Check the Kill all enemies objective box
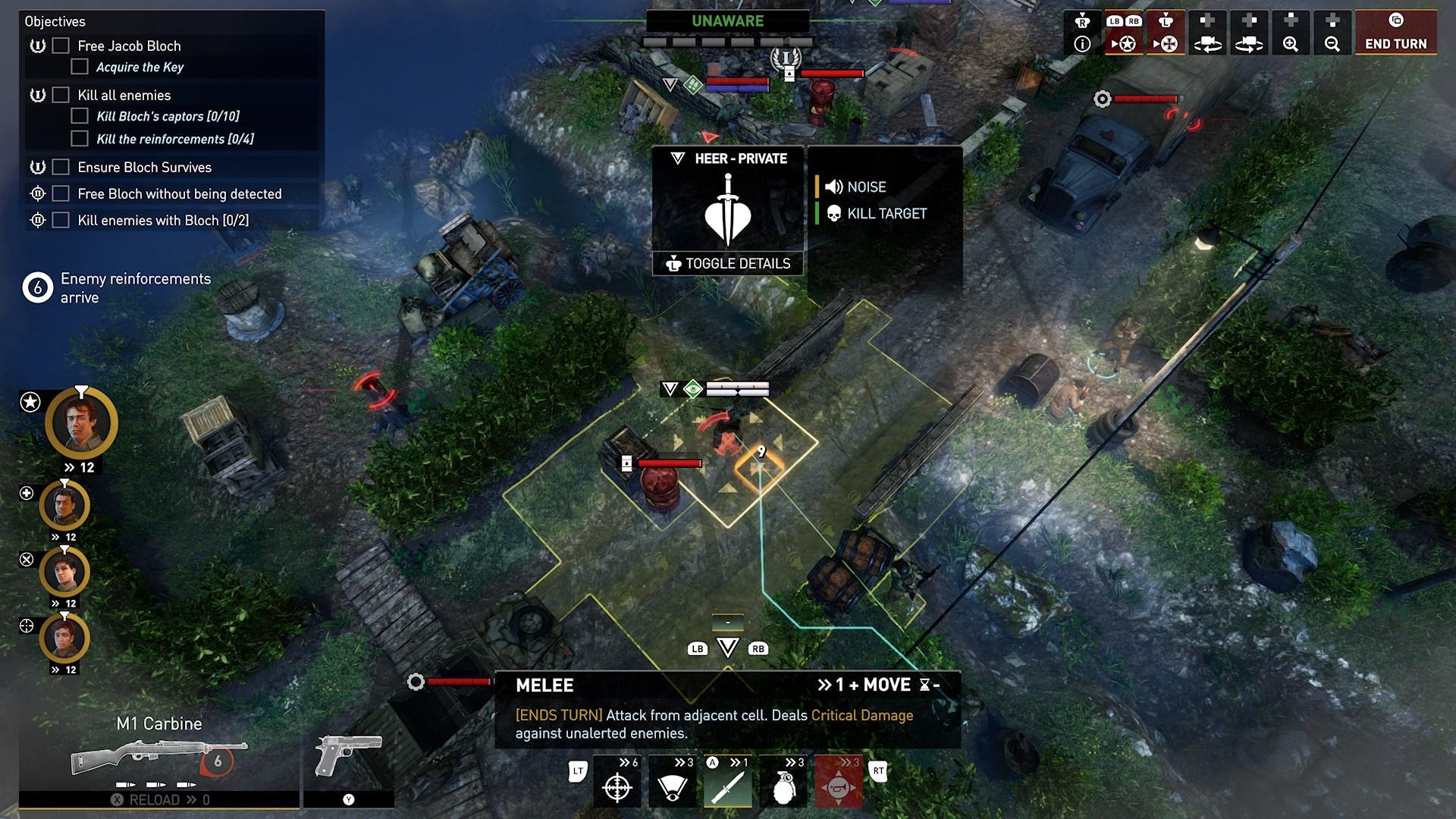This screenshot has width=1456, height=819. (58, 95)
